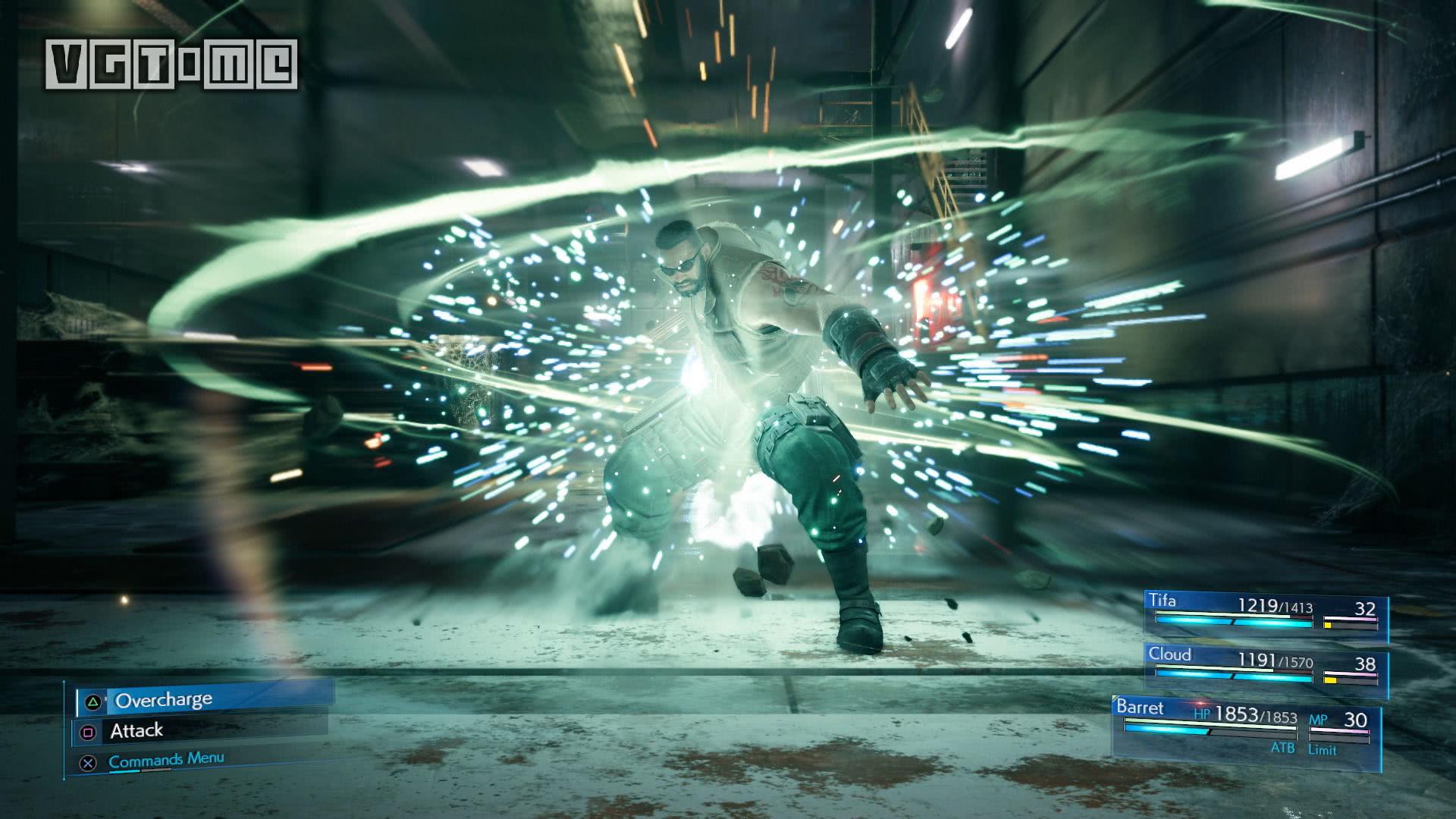Viewport: 1456px width, 819px height.
Task: Select the Overcharge command
Action: [x=205, y=699]
